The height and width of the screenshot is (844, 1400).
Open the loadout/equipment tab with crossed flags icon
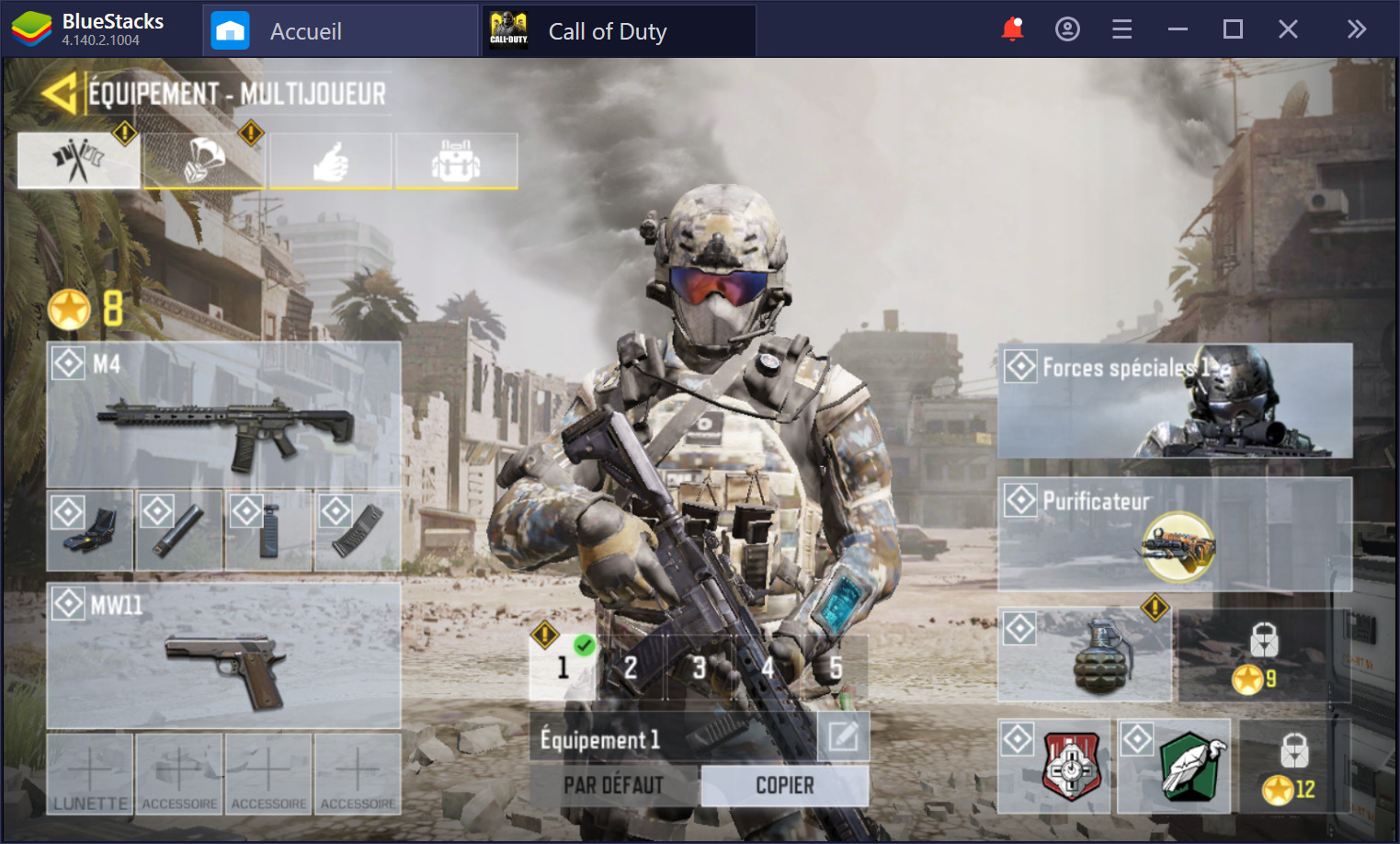[78, 159]
